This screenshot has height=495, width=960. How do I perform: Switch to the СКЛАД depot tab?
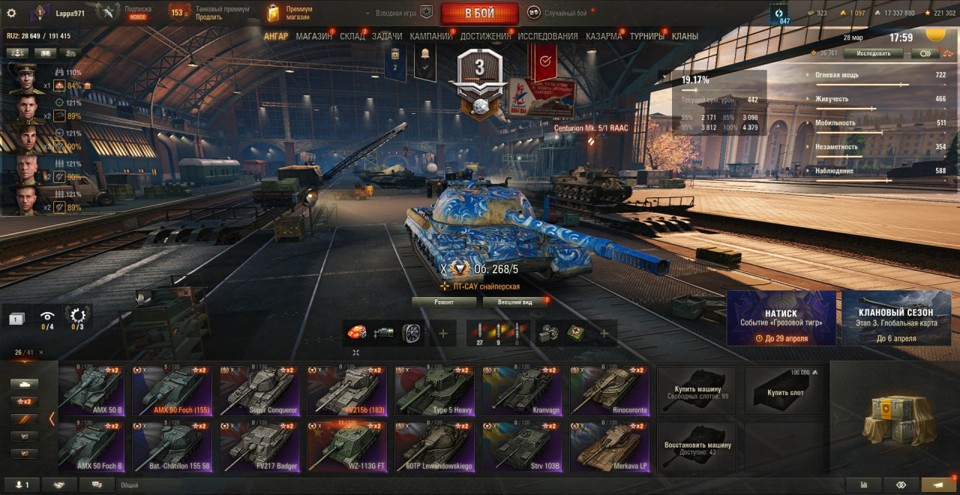click(x=352, y=36)
